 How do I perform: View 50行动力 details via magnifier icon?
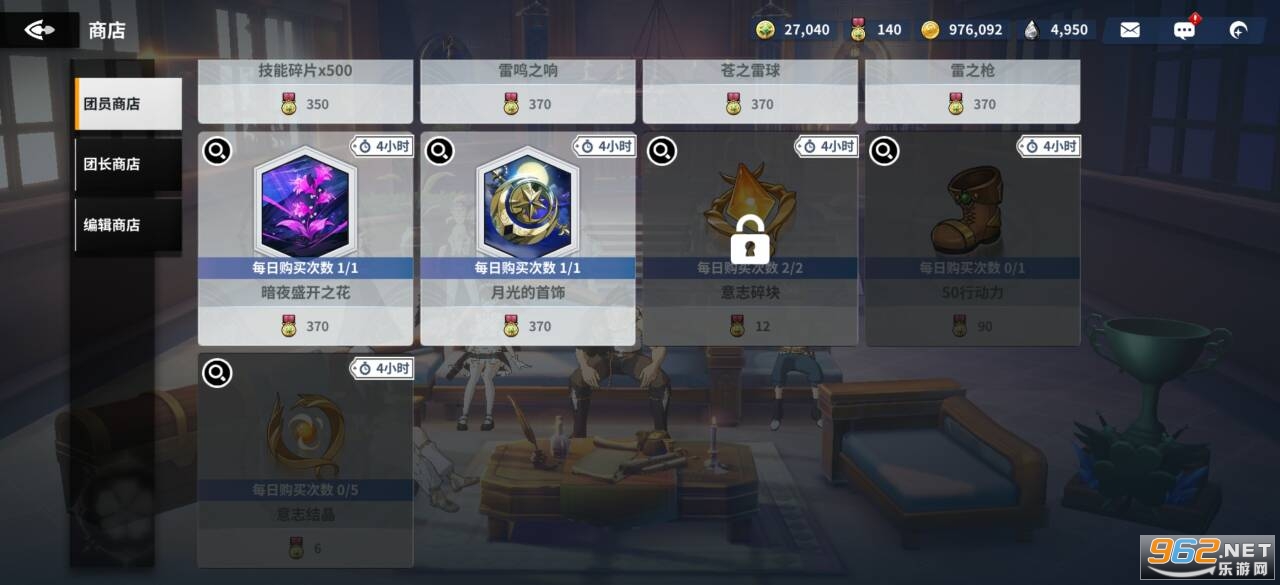pyautogui.click(x=884, y=151)
